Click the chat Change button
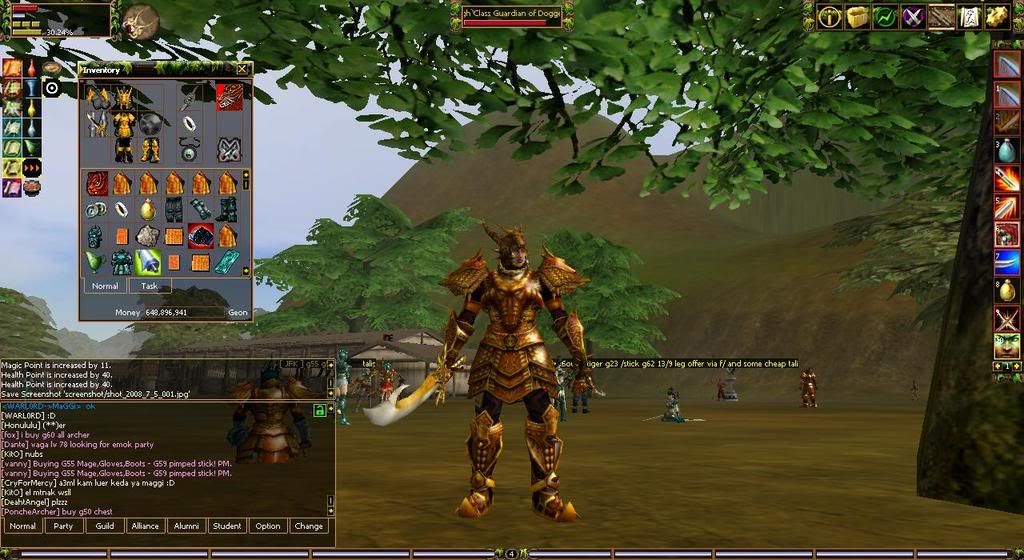Image resolution: width=1024 pixels, height=560 pixels. tap(308, 526)
